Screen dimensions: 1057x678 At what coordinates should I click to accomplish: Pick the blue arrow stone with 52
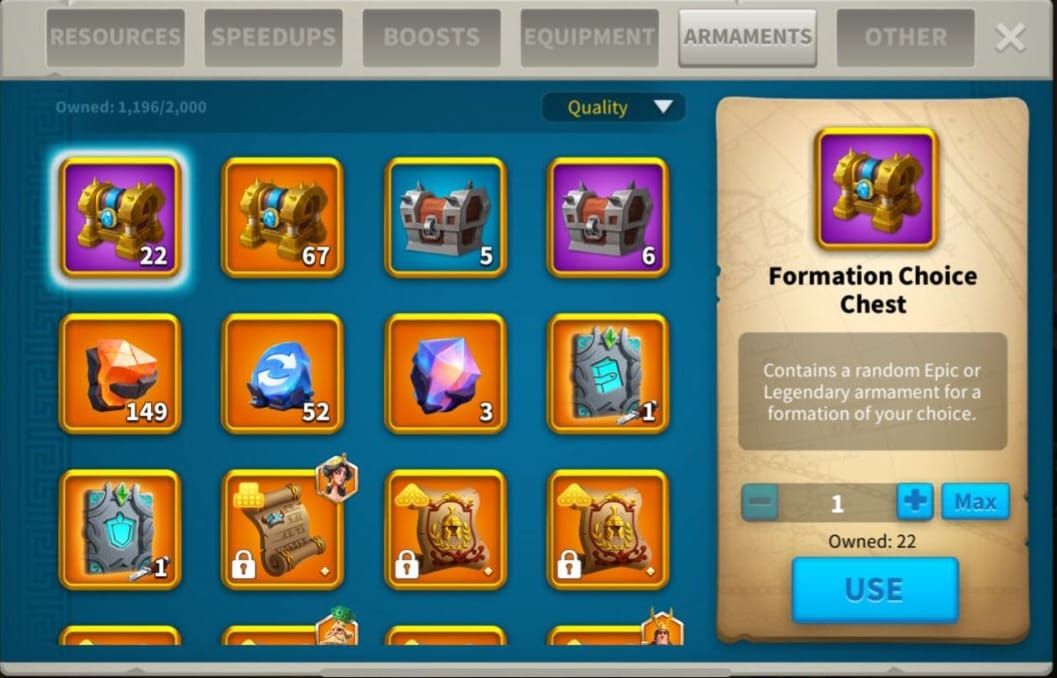[x=283, y=373]
